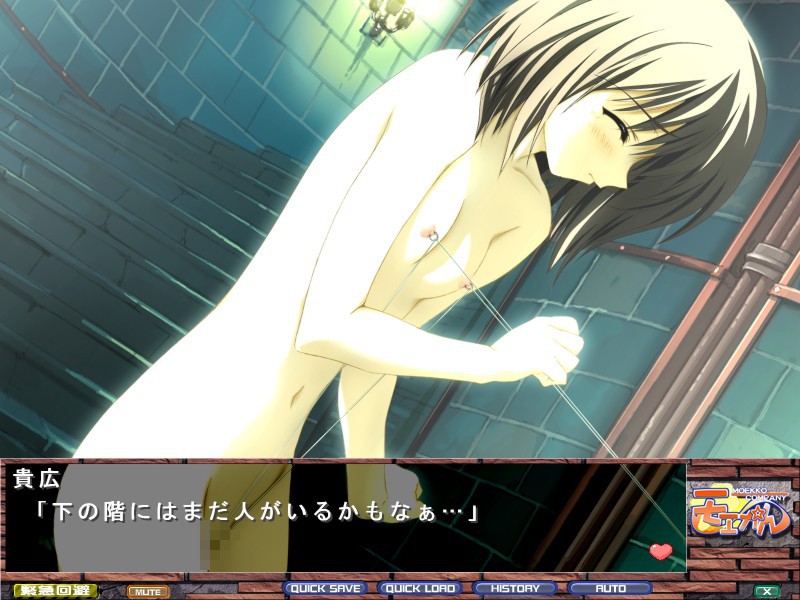Toggle the MUTE button
800x600 pixels.
(147, 592)
